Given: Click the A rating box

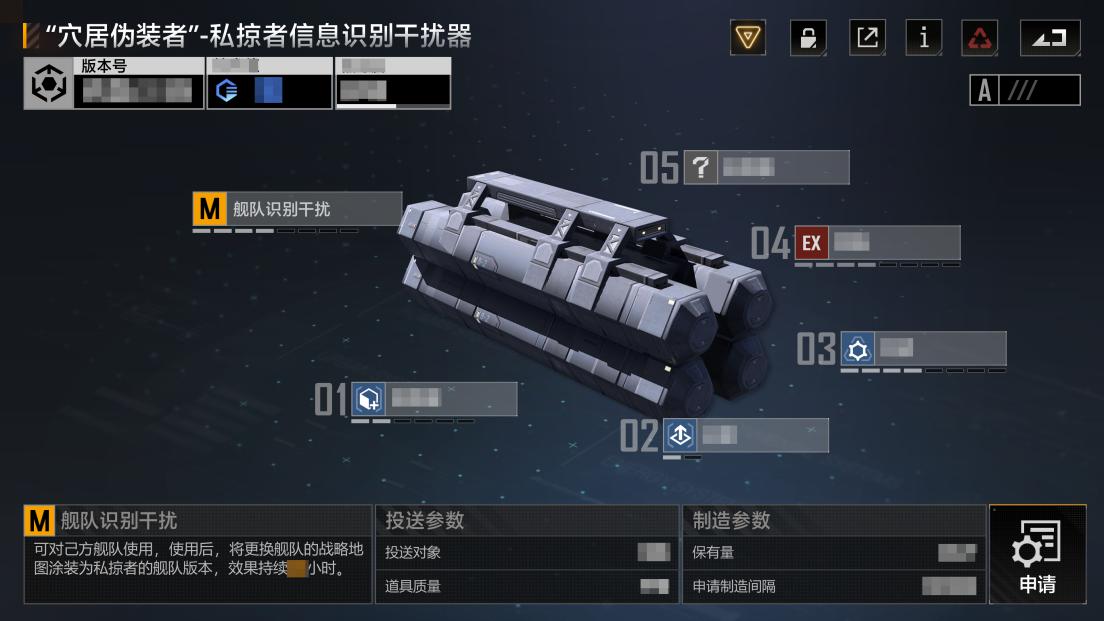Looking at the screenshot, I should coord(1025,90).
